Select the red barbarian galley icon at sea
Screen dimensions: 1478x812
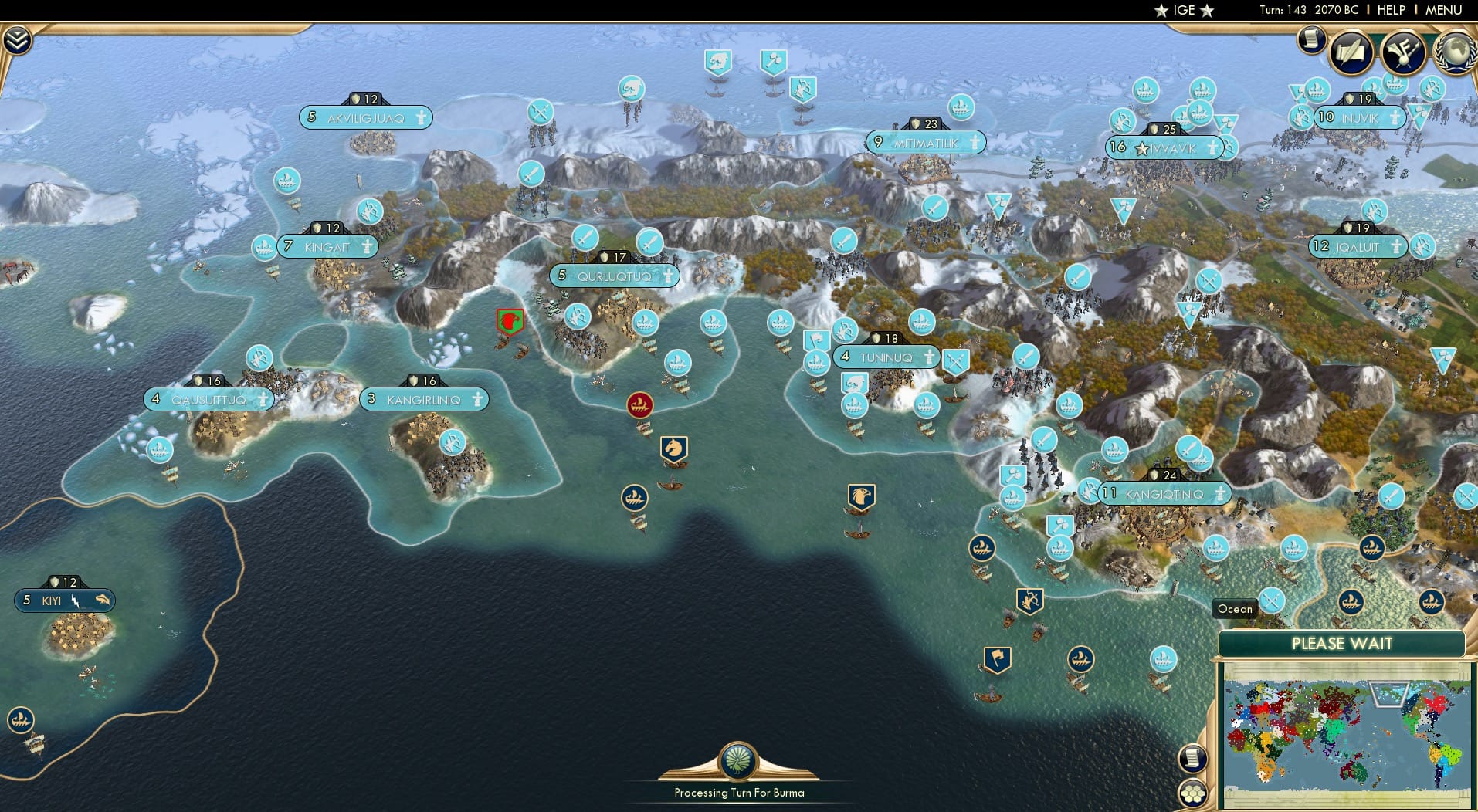tap(639, 403)
